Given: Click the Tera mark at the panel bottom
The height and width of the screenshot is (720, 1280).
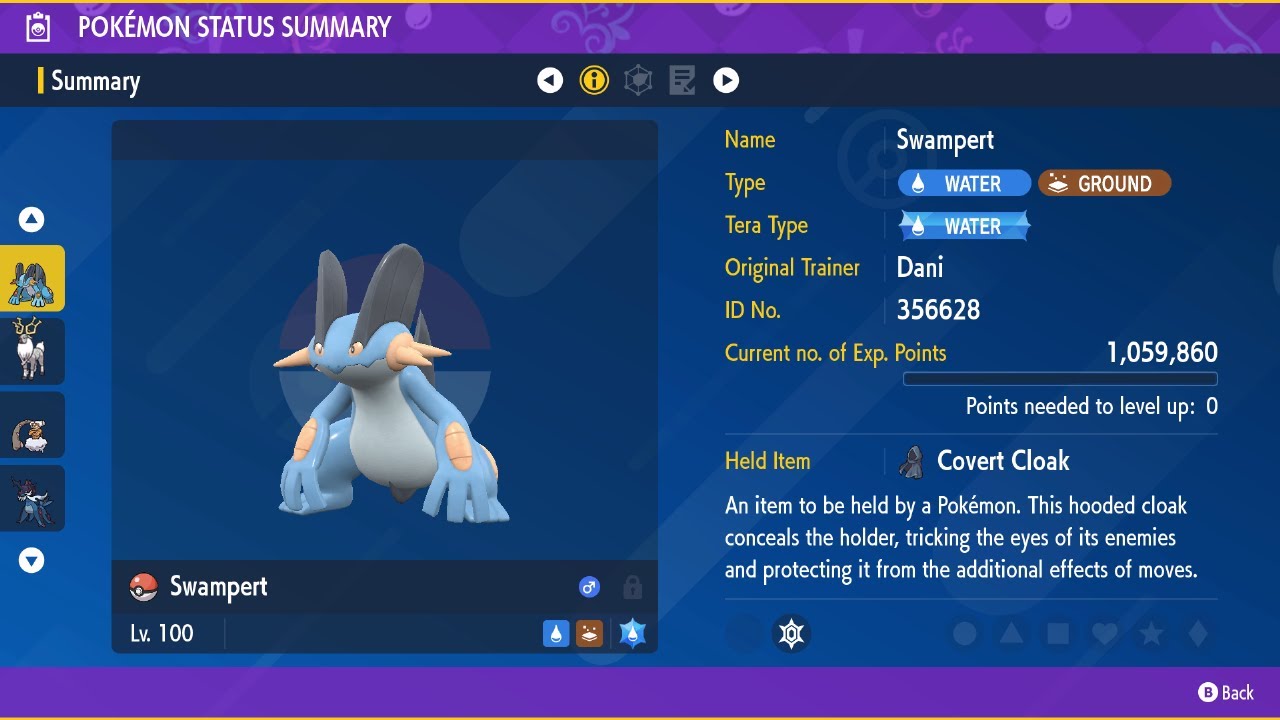Looking at the screenshot, I should point(792,633).
